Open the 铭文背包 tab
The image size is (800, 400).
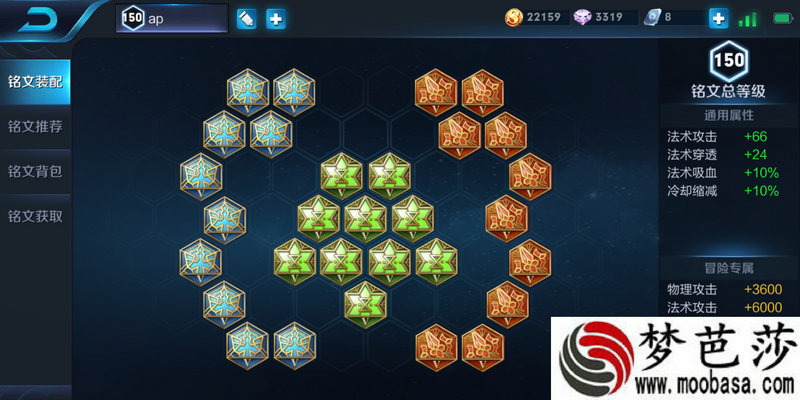[x=35, y=171]
